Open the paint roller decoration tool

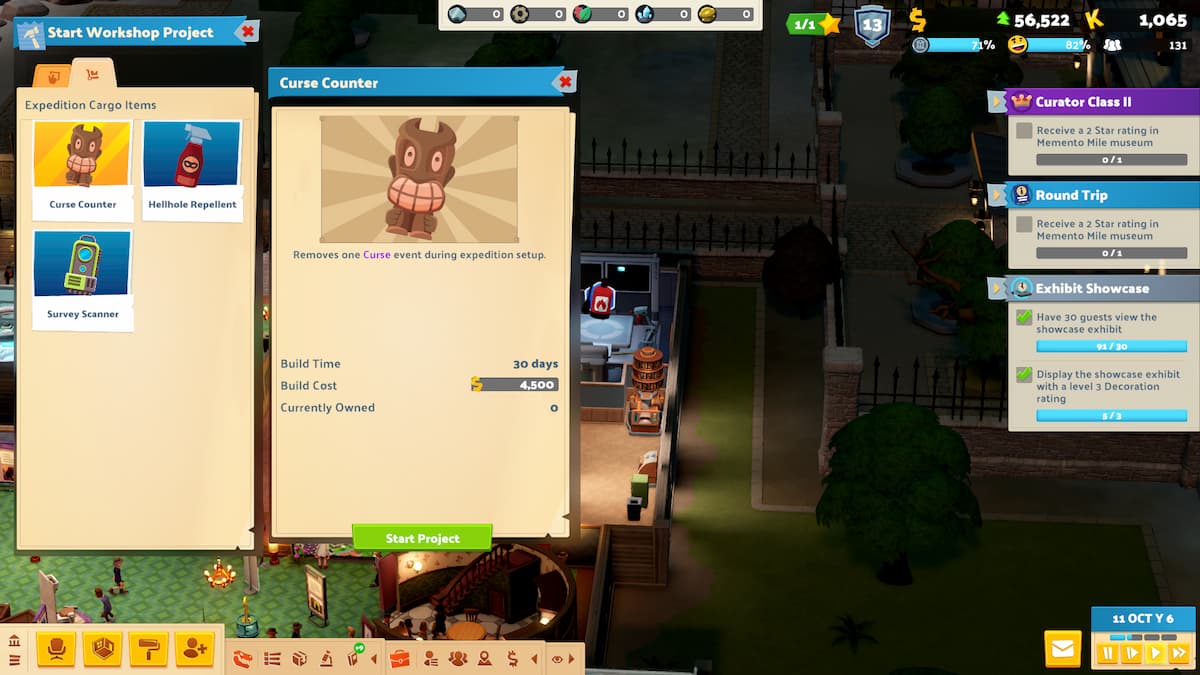click(147, 650)
